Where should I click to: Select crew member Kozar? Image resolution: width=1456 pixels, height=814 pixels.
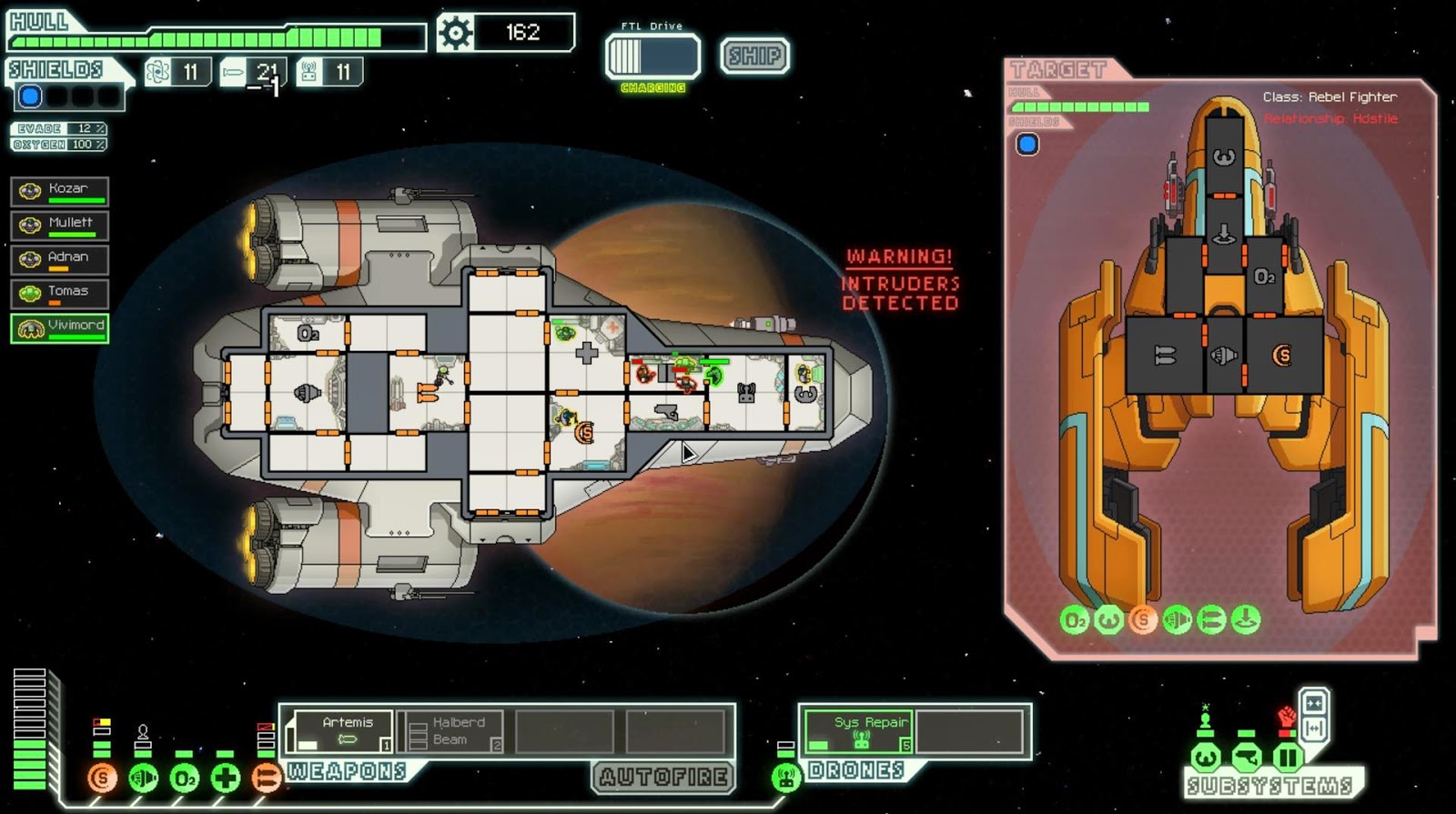pyautogui.click(x=60, y=191)
